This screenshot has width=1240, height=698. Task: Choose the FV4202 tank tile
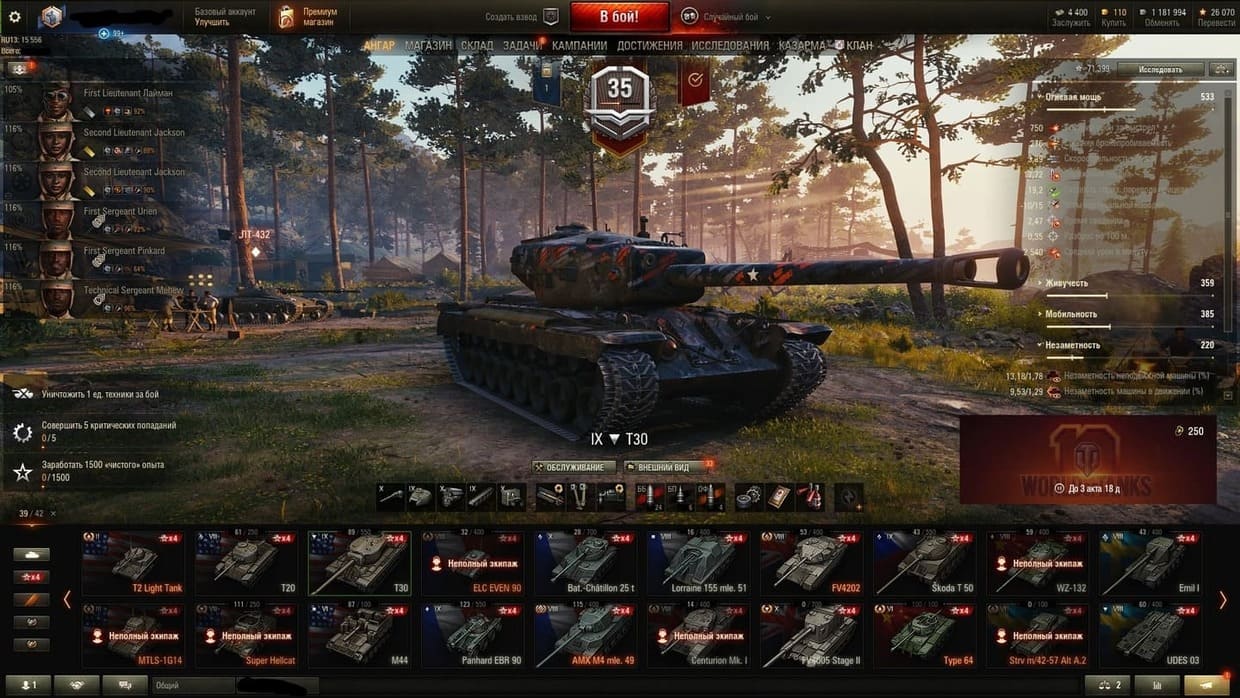(813, 564)
